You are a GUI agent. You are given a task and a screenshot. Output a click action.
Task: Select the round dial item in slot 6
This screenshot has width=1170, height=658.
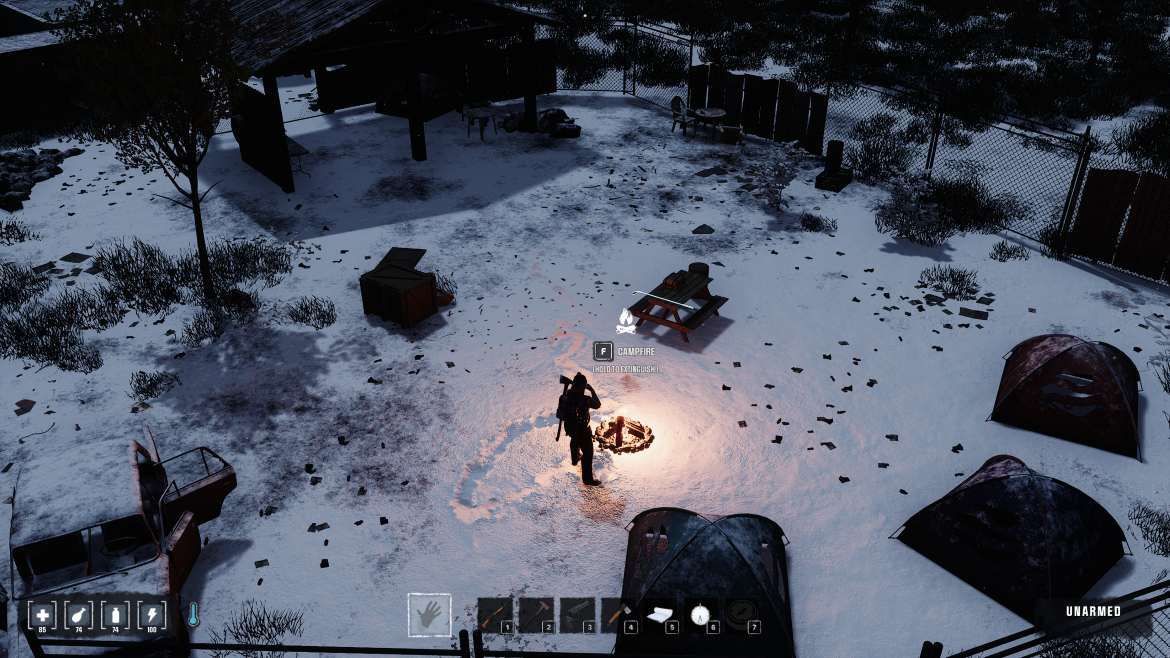pyautogui.click(x=701, y=613)
